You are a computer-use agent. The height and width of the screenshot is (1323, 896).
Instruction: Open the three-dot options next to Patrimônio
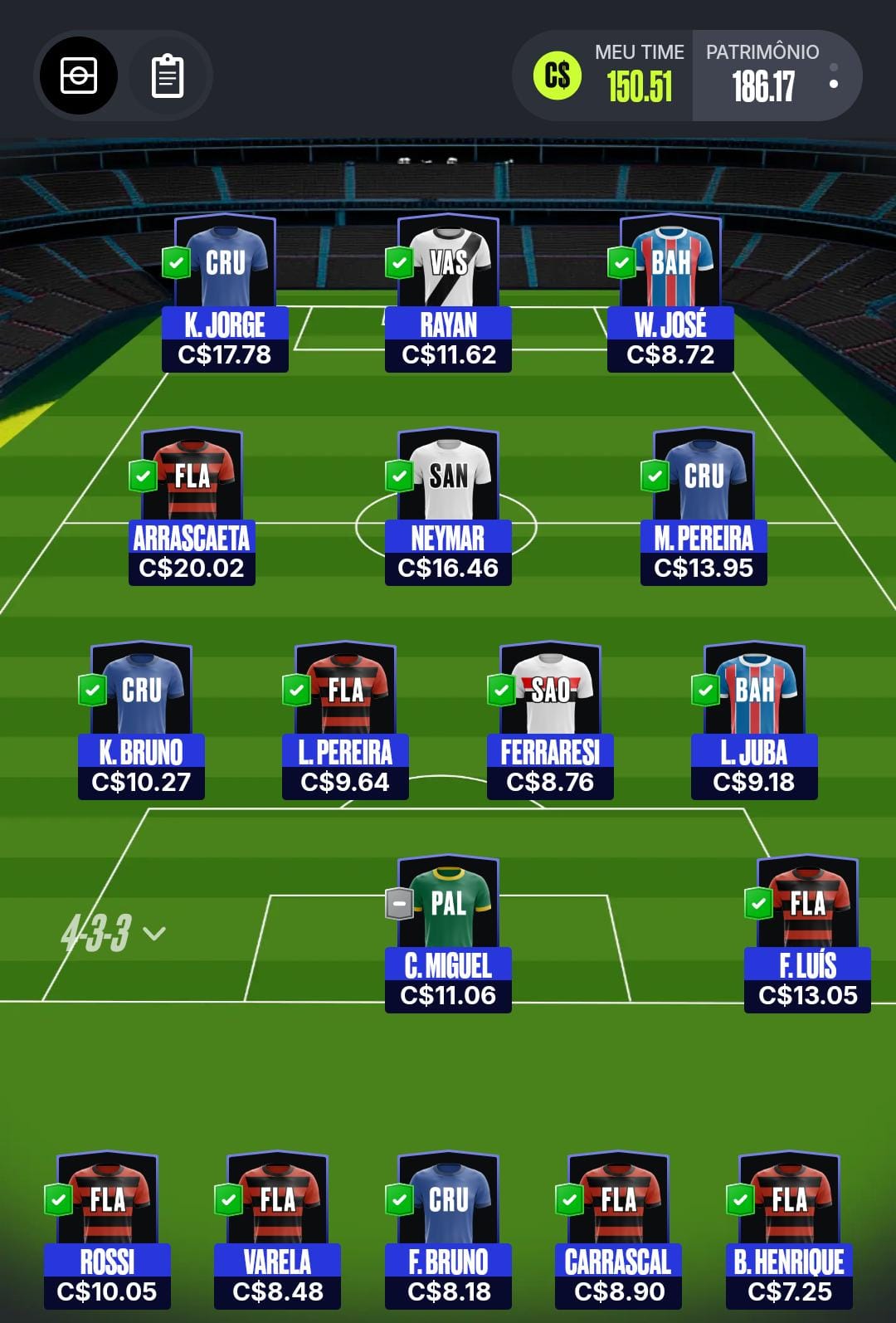834,76
